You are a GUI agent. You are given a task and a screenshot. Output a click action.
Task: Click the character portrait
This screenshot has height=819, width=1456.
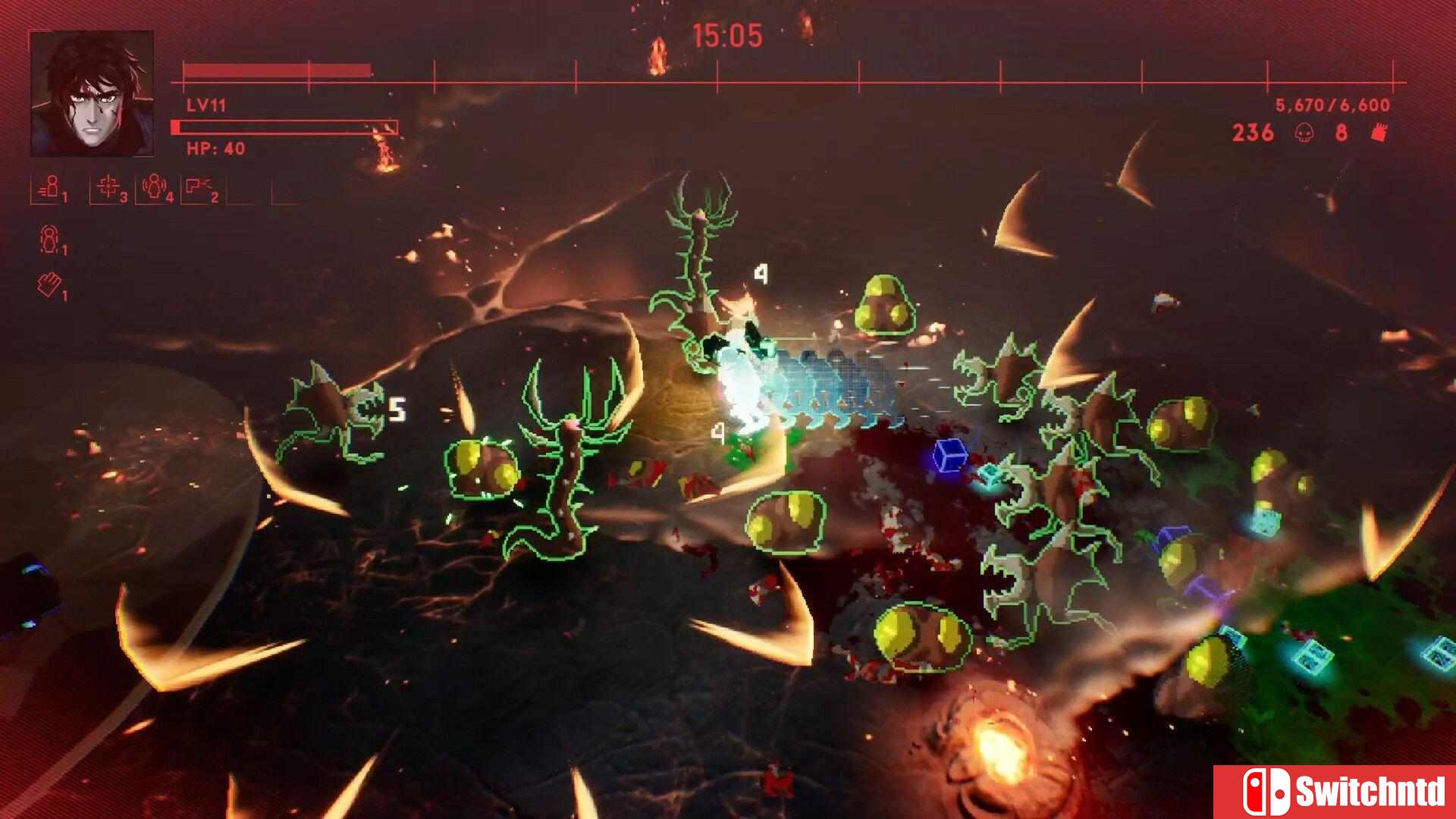coord(92,93)
